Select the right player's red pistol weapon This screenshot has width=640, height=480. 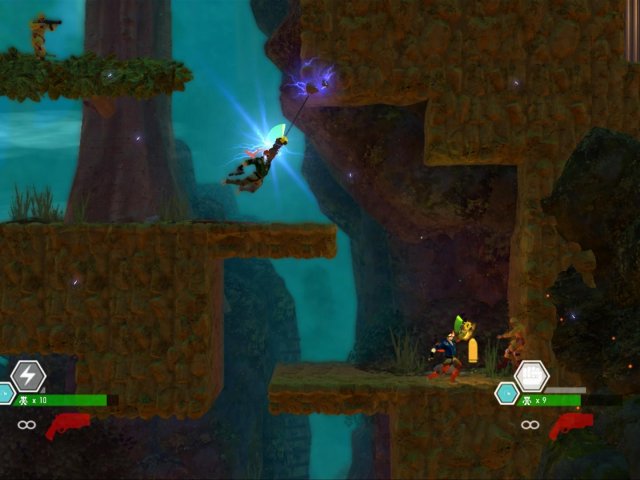(571, 426)
